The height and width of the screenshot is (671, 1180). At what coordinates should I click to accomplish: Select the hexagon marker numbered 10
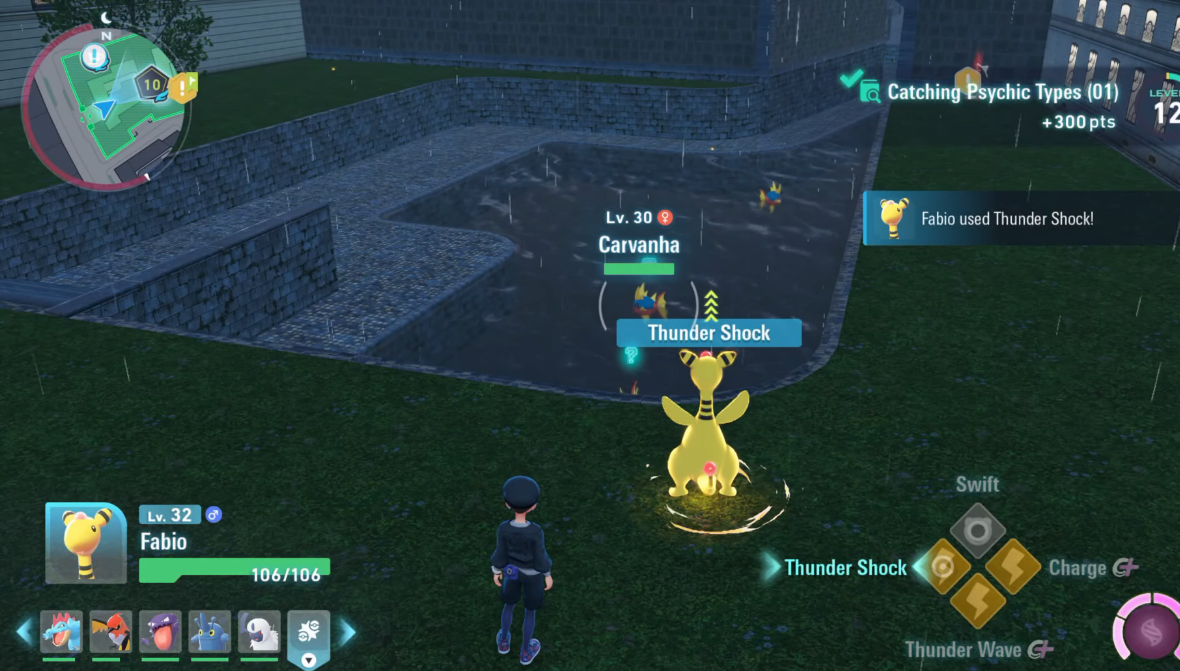coord(152,85)
